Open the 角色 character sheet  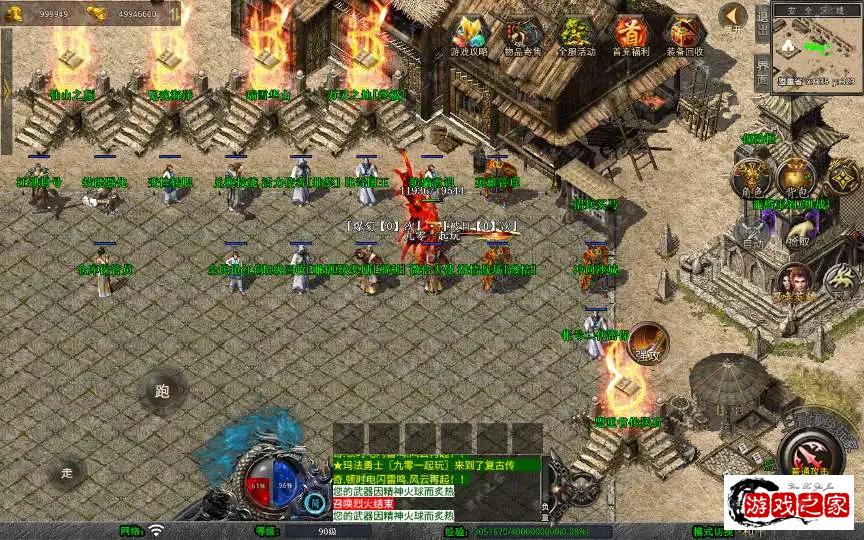749,179
